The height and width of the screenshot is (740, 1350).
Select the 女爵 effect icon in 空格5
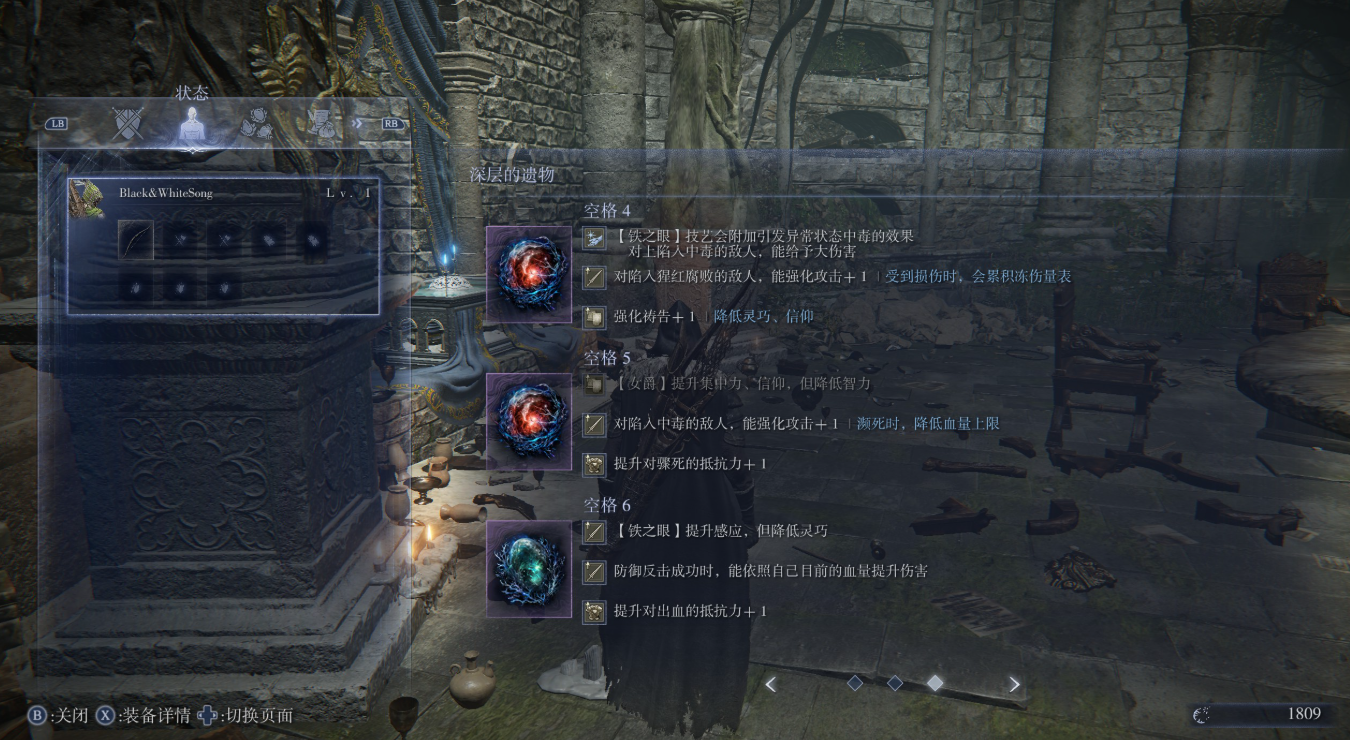point(593,383)
